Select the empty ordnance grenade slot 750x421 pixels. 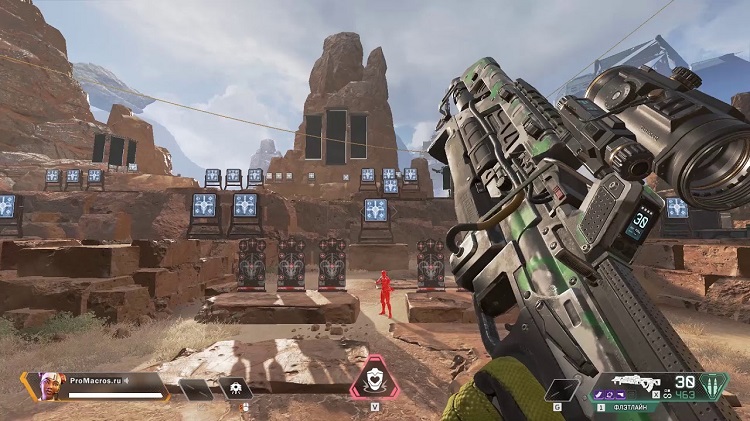click(x=563, y=389)
